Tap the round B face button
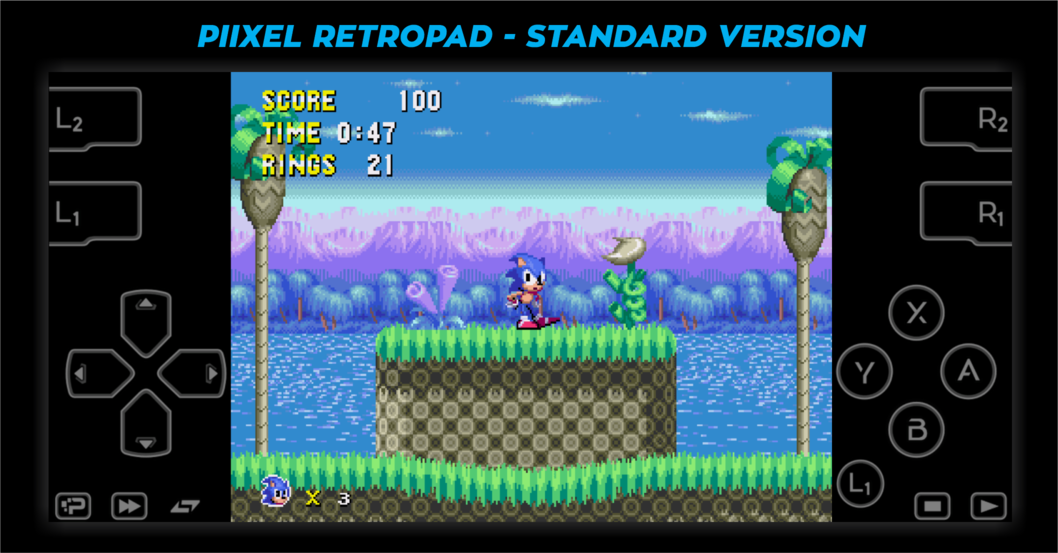The width and height of the screenshot is (1058, 553). coord(916,430)
